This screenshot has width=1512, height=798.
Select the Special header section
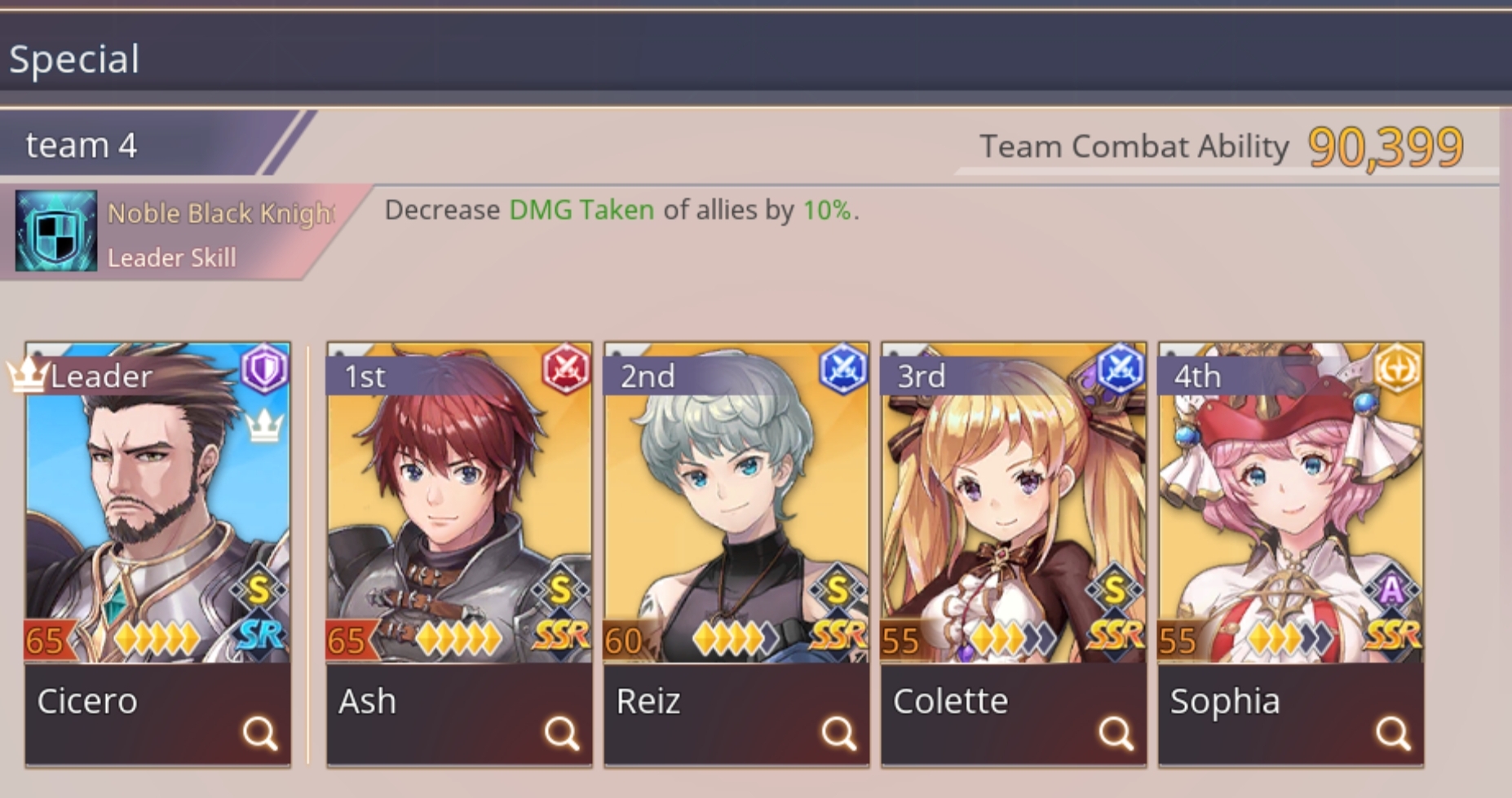75,58
